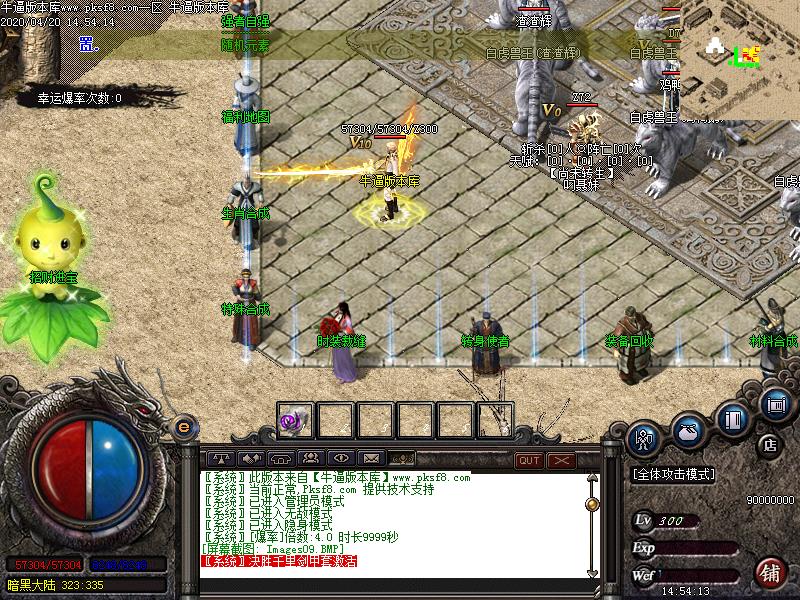Viewport: 800px width, 600px height.
Task: Open the red 铺 stall button
Action: [770, 572]
